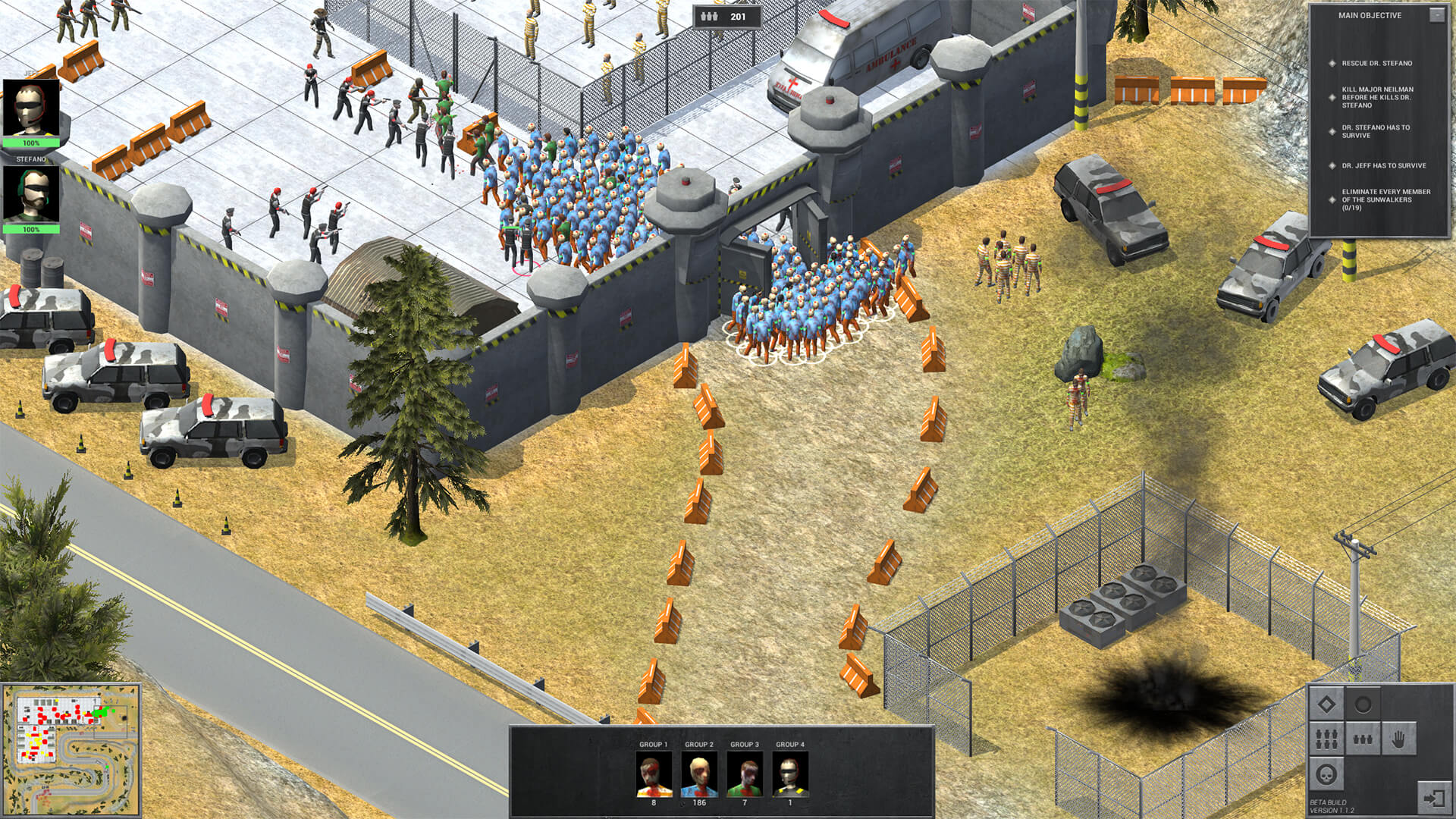Screen dimensions: 1456x819
Task: Issue the stop command hand icon
Action: pos(1399,739)
